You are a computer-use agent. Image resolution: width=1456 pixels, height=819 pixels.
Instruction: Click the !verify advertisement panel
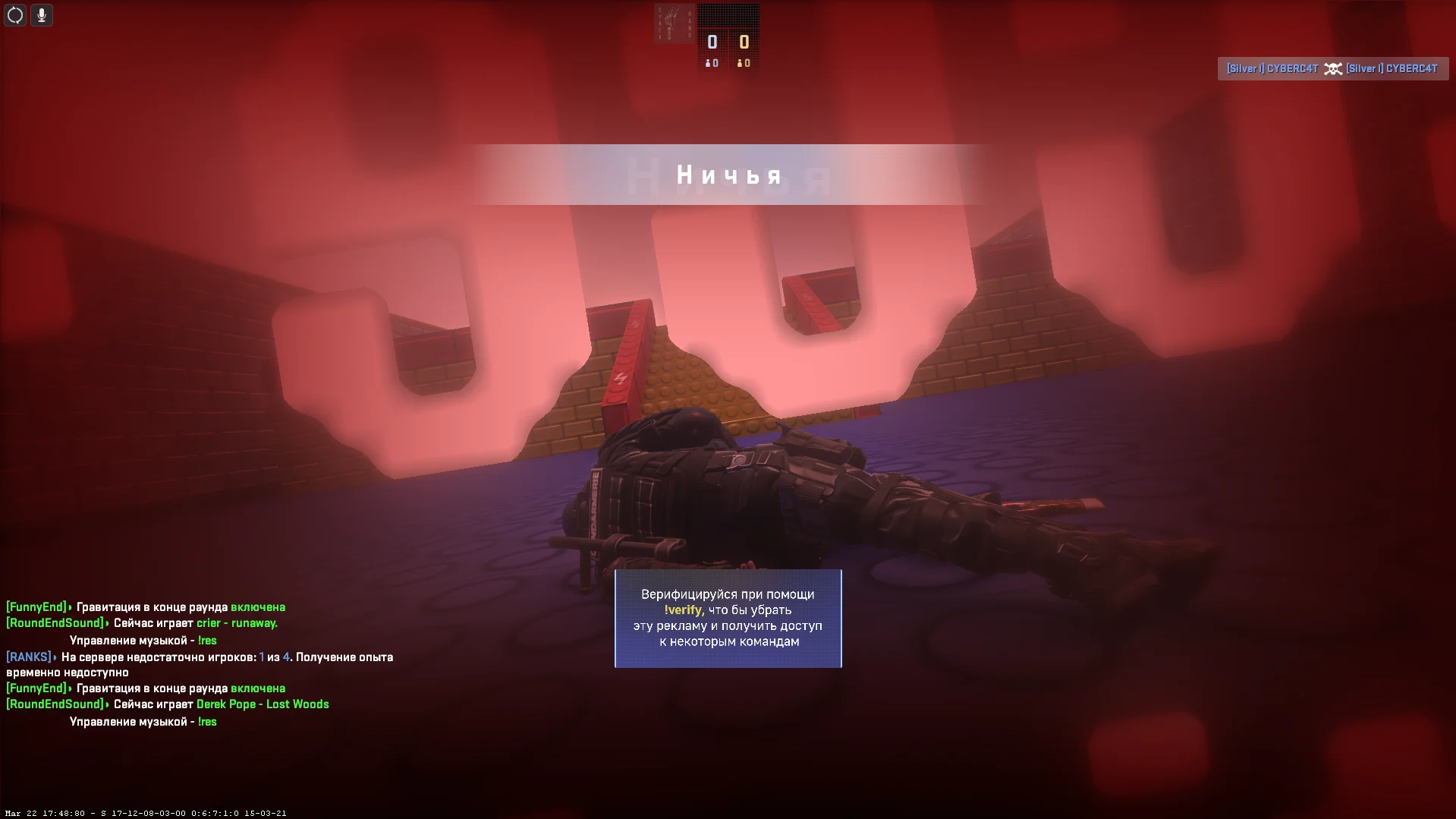click(728, 618)
